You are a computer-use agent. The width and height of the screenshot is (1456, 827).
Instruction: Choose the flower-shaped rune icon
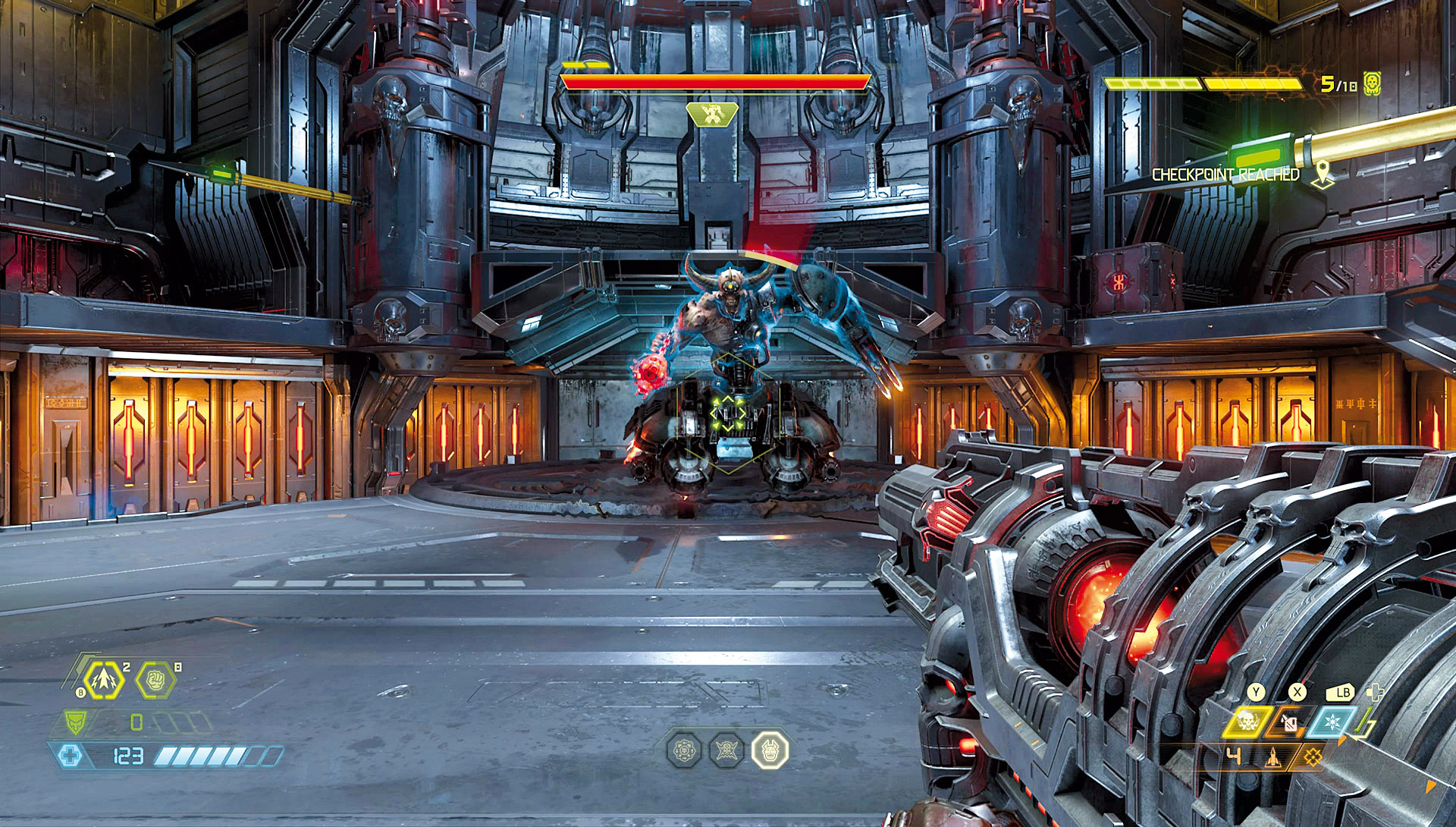click(x=684, y=750)
